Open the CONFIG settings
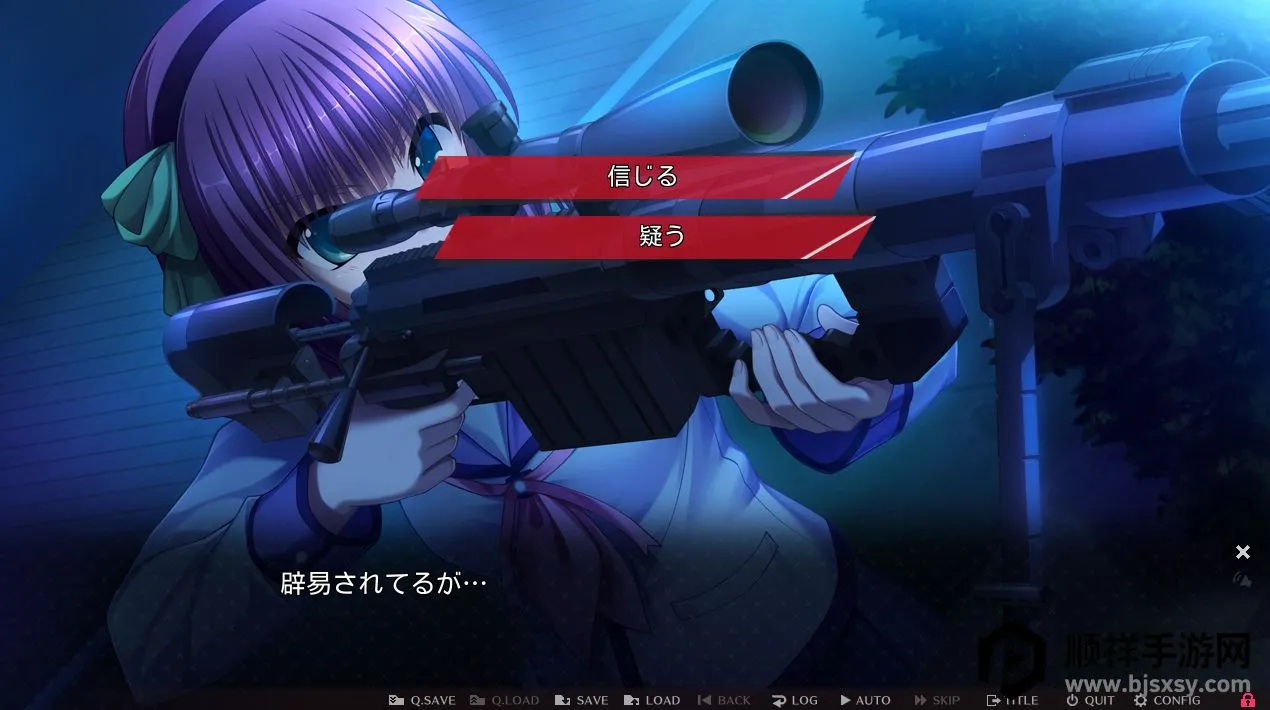The height and width of the screenshot is (710, 1270). [x=1166, y=700]
